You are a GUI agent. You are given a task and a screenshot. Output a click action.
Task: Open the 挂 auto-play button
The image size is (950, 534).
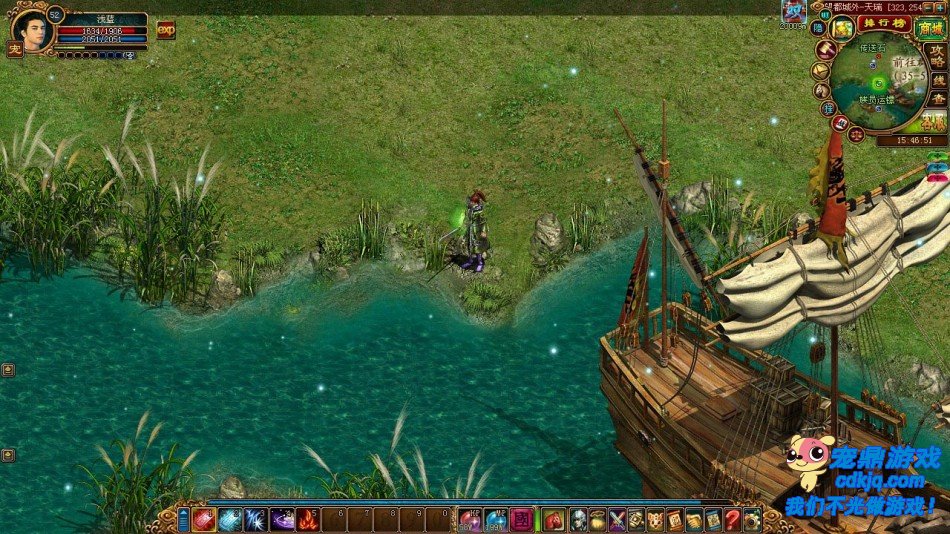[828, 107]
